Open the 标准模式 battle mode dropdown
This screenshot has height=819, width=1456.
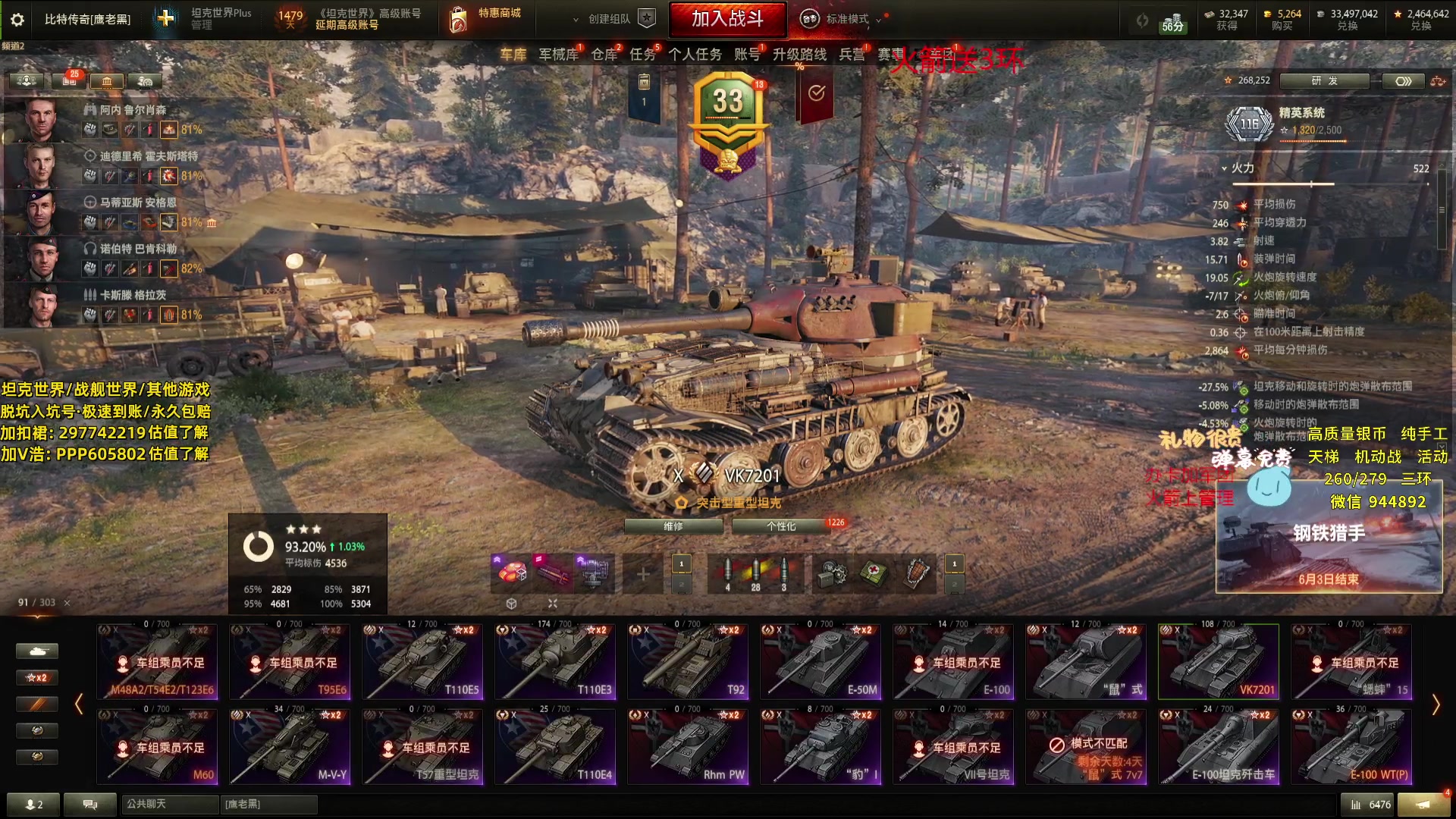847,19
